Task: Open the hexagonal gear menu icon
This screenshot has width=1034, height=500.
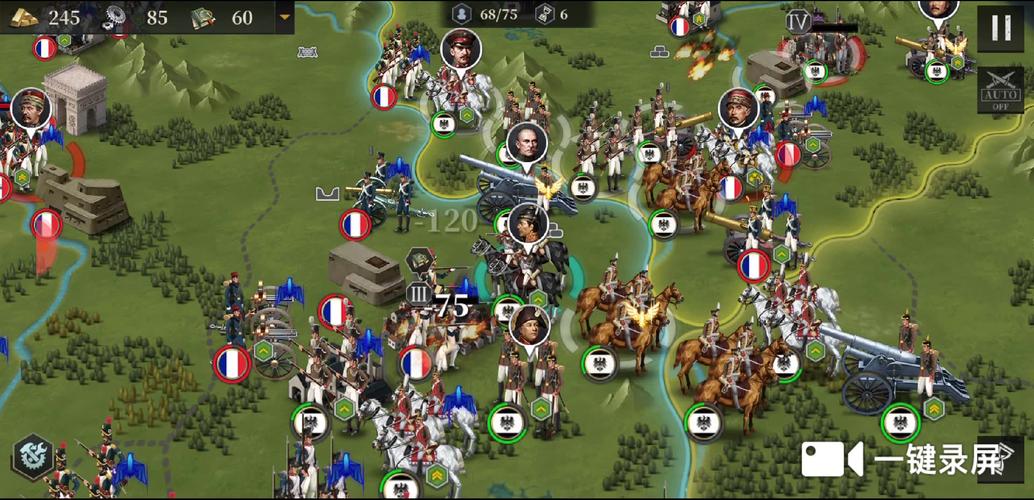Action: click(x=33, y=457)
